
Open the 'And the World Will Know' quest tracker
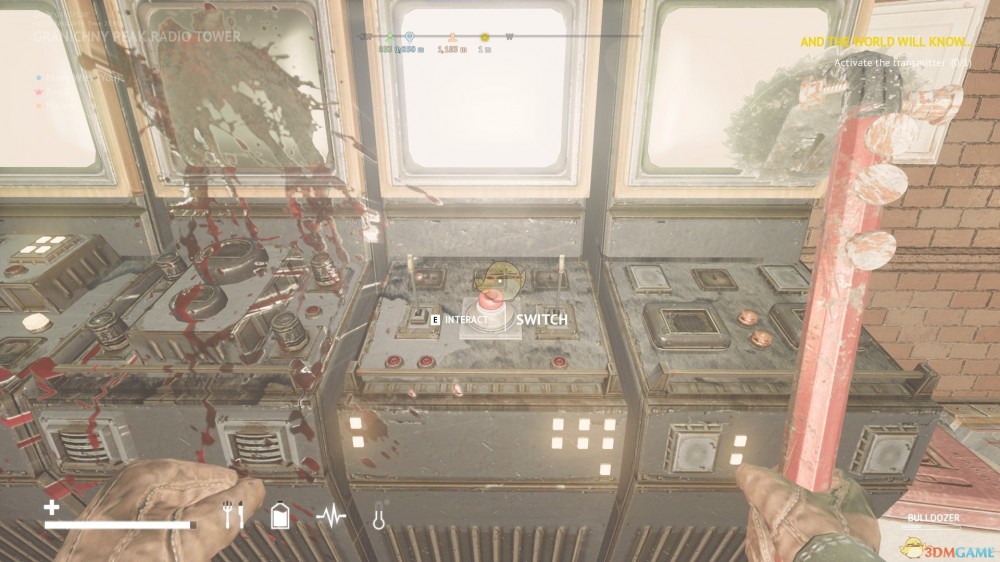tap(886, 42)
